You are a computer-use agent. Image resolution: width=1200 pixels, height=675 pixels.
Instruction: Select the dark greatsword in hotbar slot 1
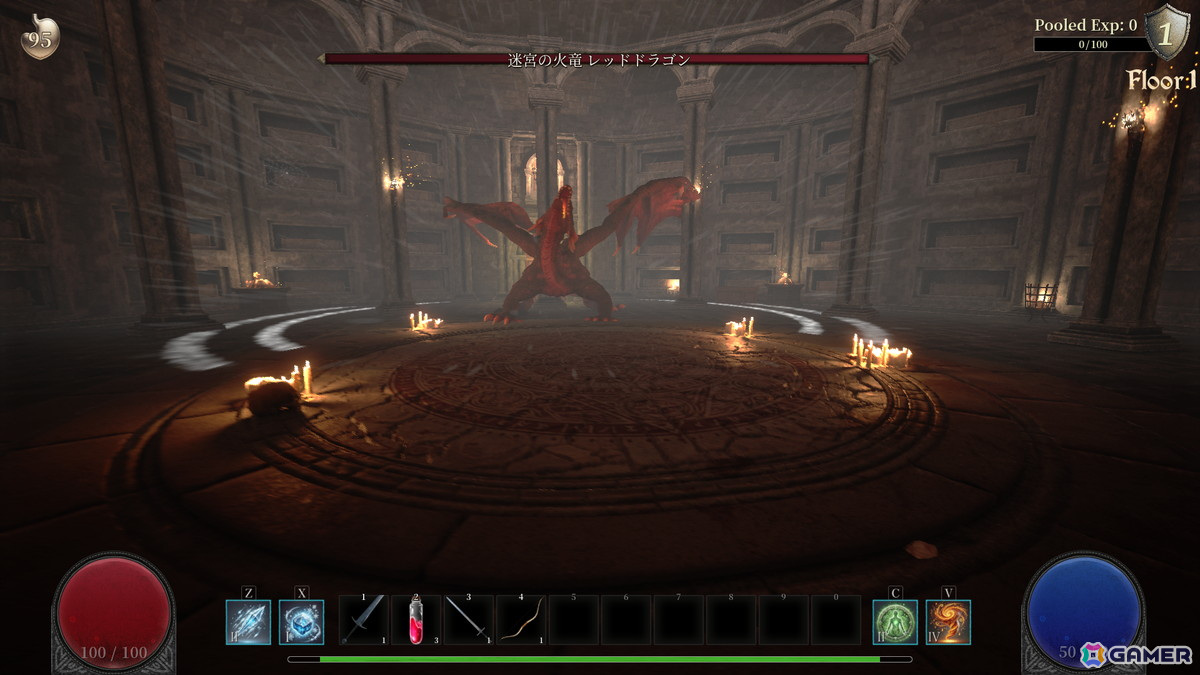click(364, 620)
